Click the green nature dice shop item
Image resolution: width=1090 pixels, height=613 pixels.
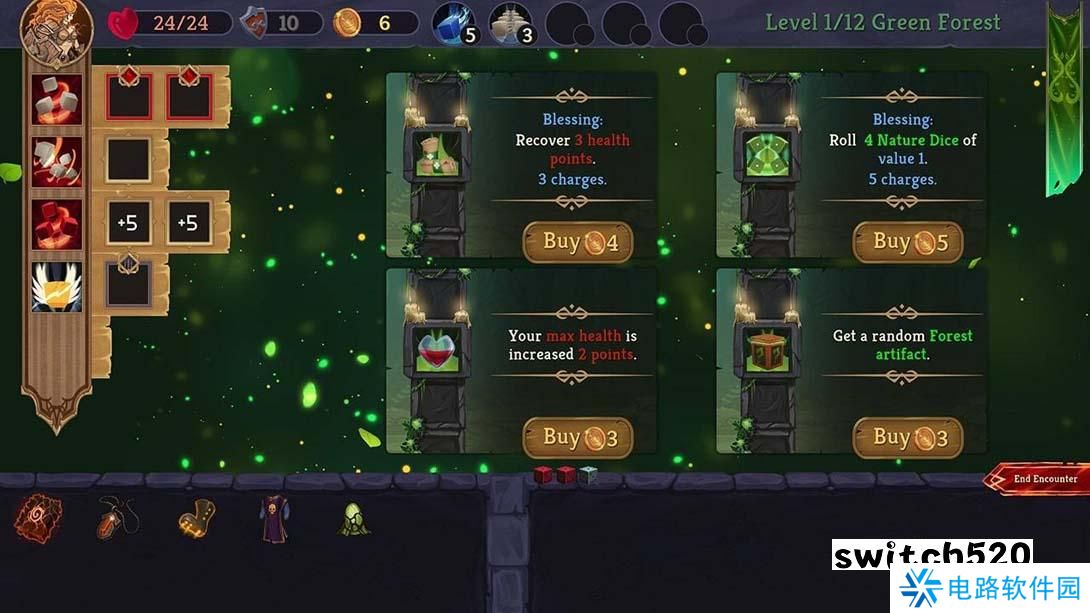click(x=766, y=157)
